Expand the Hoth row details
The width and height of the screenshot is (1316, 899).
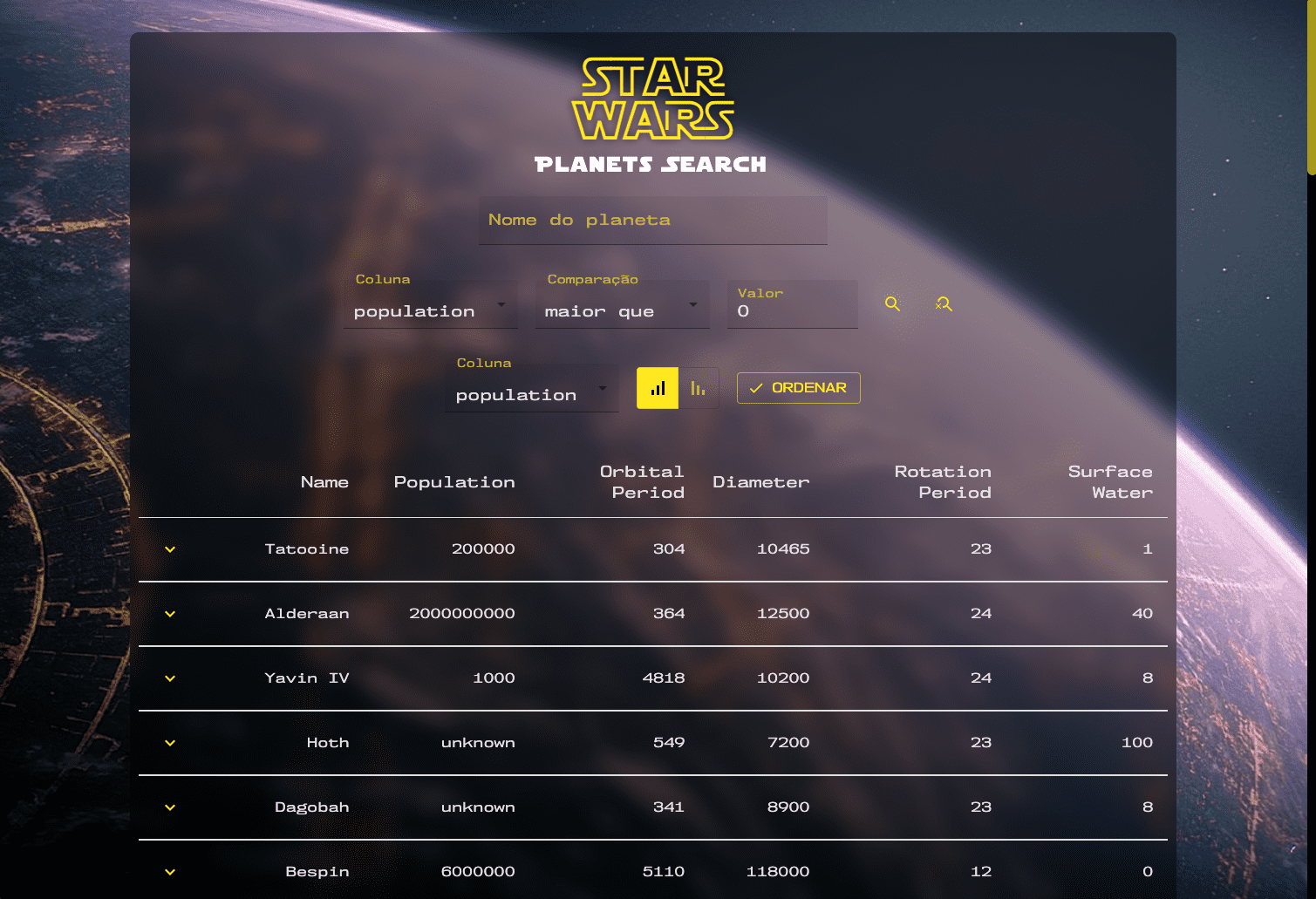click(169, 743)
